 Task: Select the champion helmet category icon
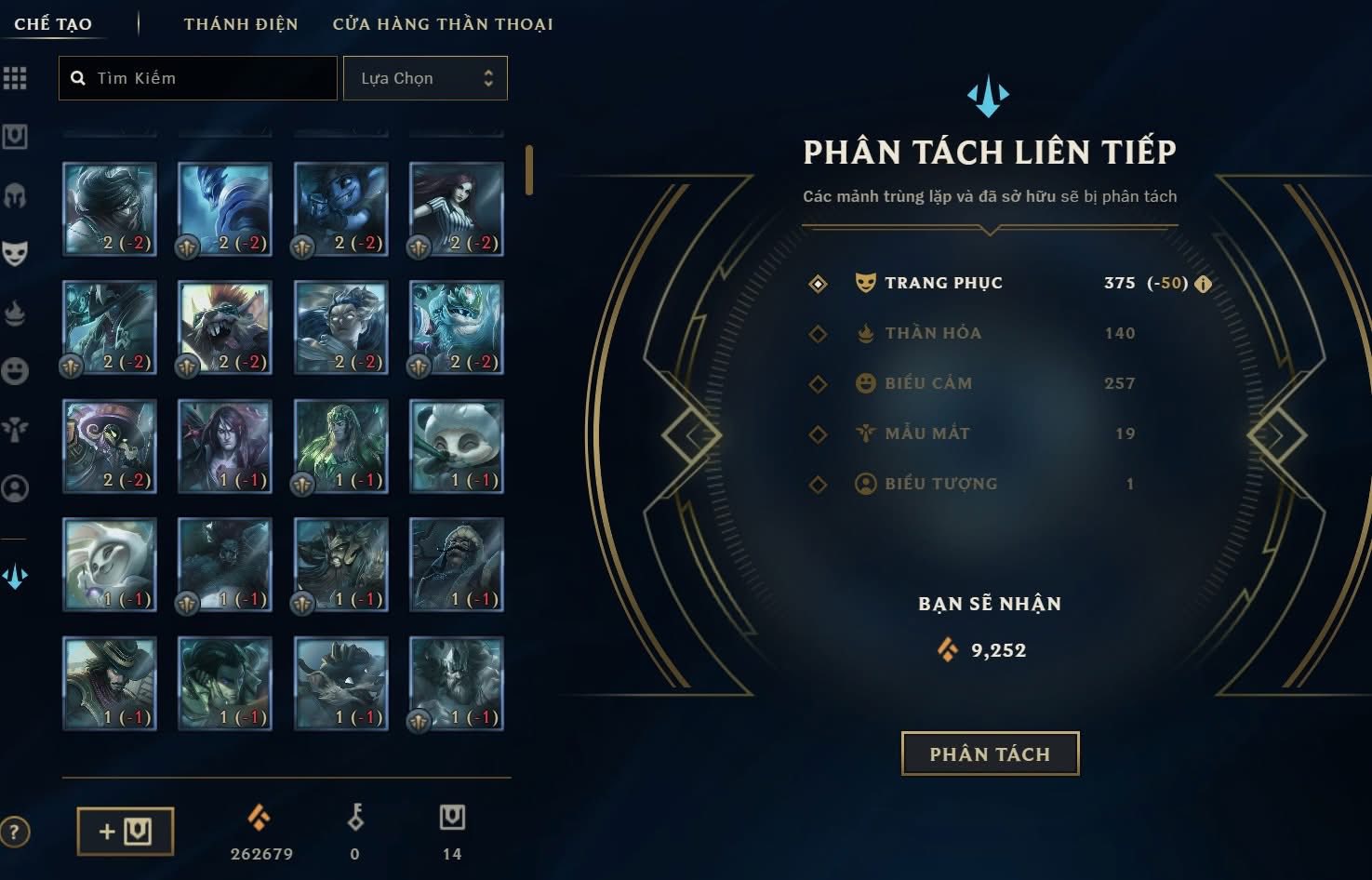point(15,193)
